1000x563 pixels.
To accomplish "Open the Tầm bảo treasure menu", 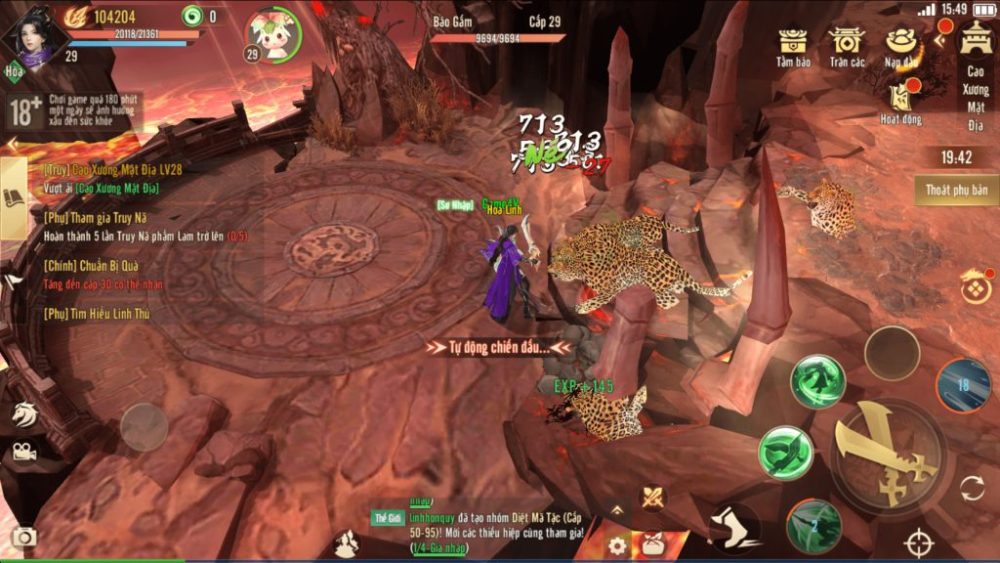I will coord(795,45).
